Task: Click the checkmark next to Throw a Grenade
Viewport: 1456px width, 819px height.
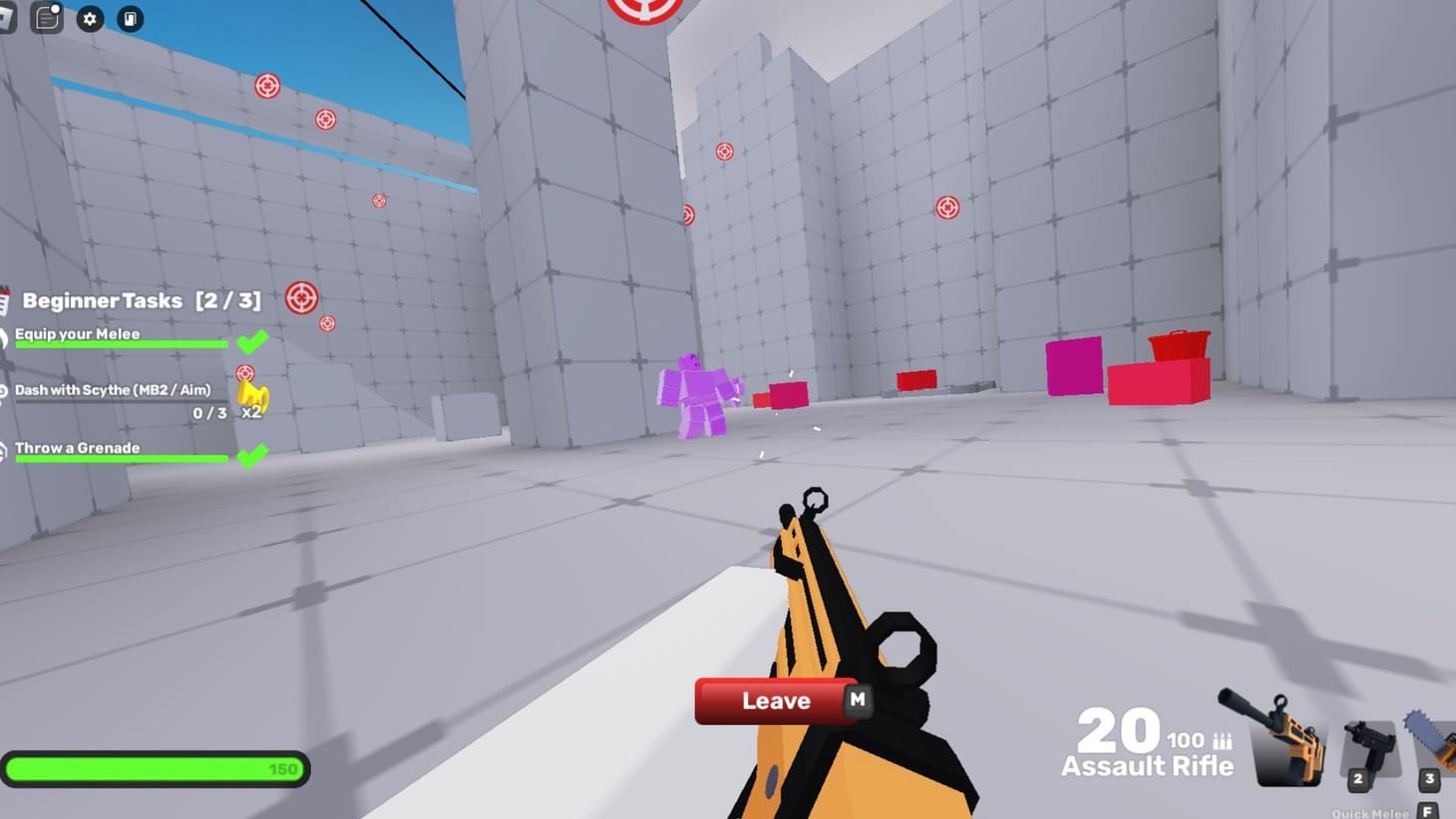Action: [254, 454]
